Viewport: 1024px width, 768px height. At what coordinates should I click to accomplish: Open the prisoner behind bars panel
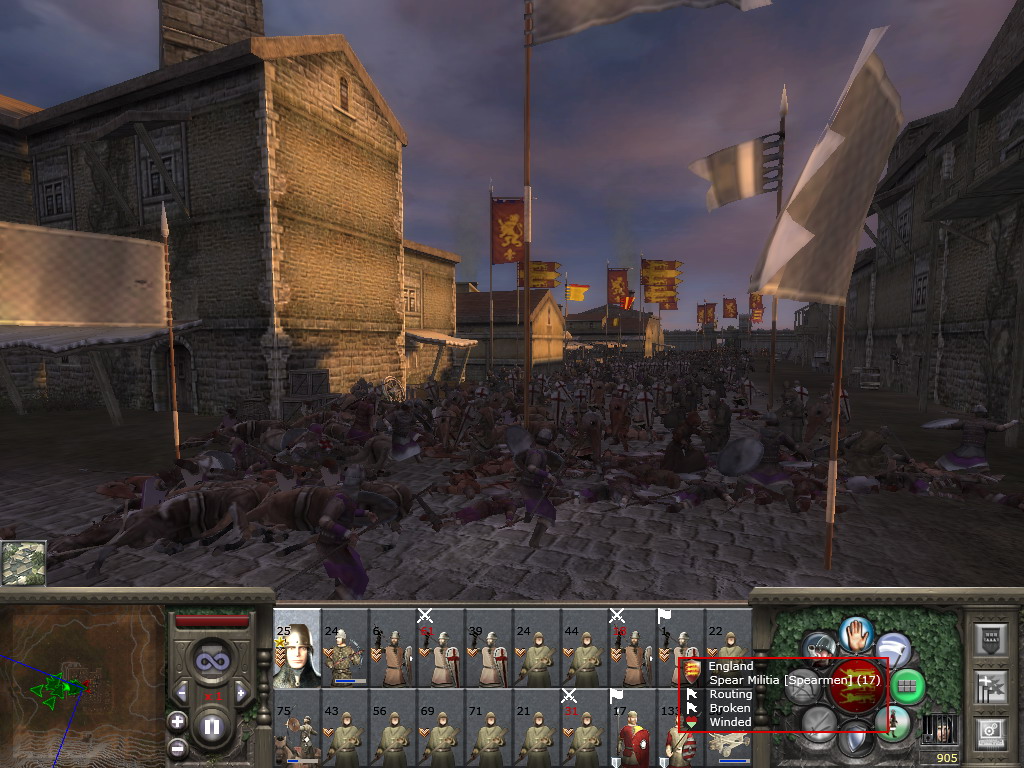coord(938,728)
